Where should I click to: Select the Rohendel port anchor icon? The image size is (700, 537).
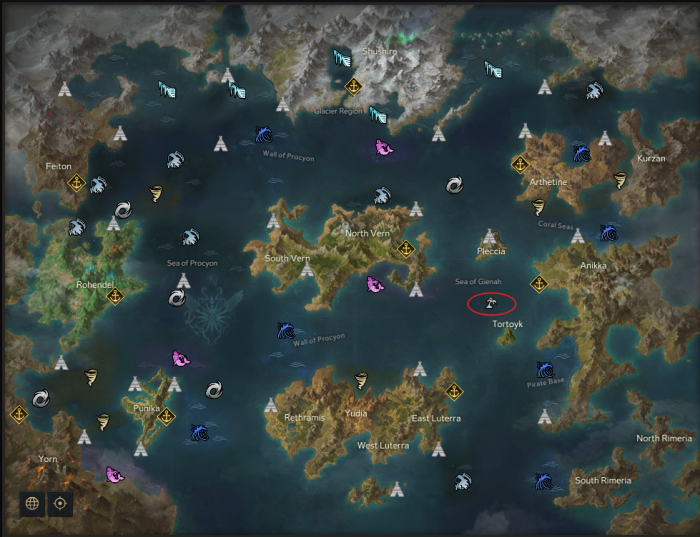coord(114,296)
